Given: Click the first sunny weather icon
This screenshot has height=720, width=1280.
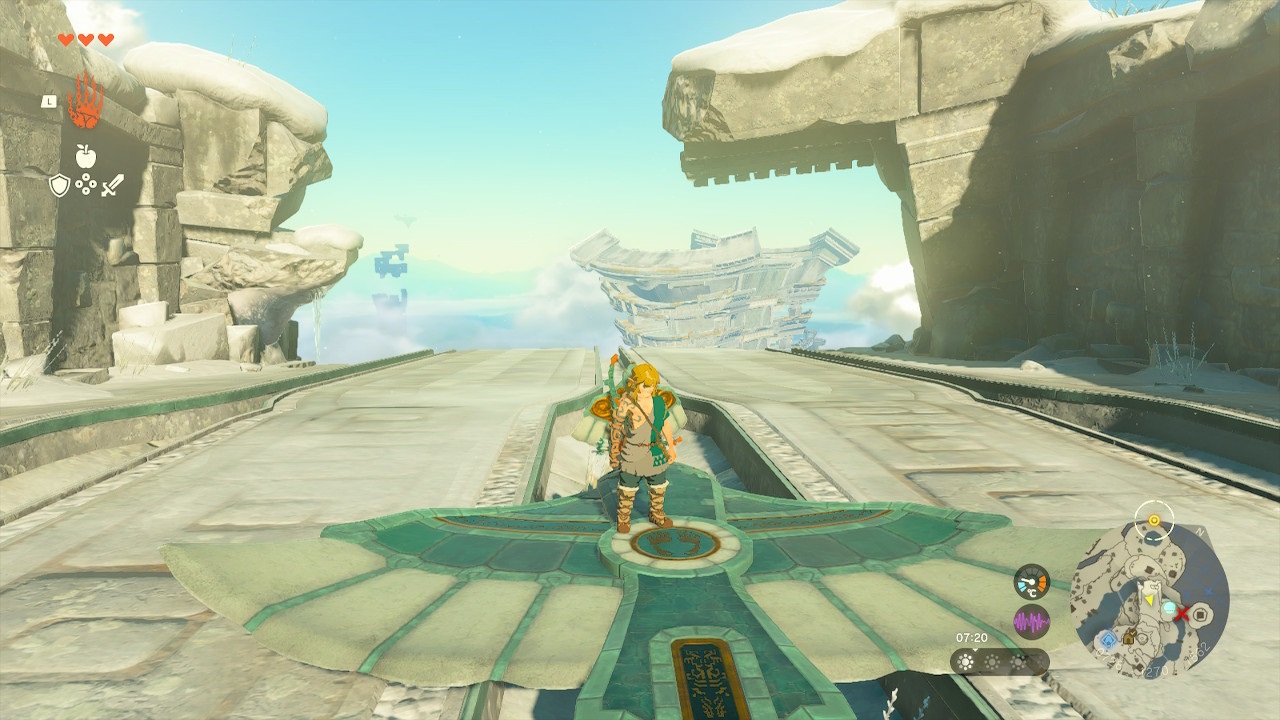Looking at the screenshot, I should point(966,662).
